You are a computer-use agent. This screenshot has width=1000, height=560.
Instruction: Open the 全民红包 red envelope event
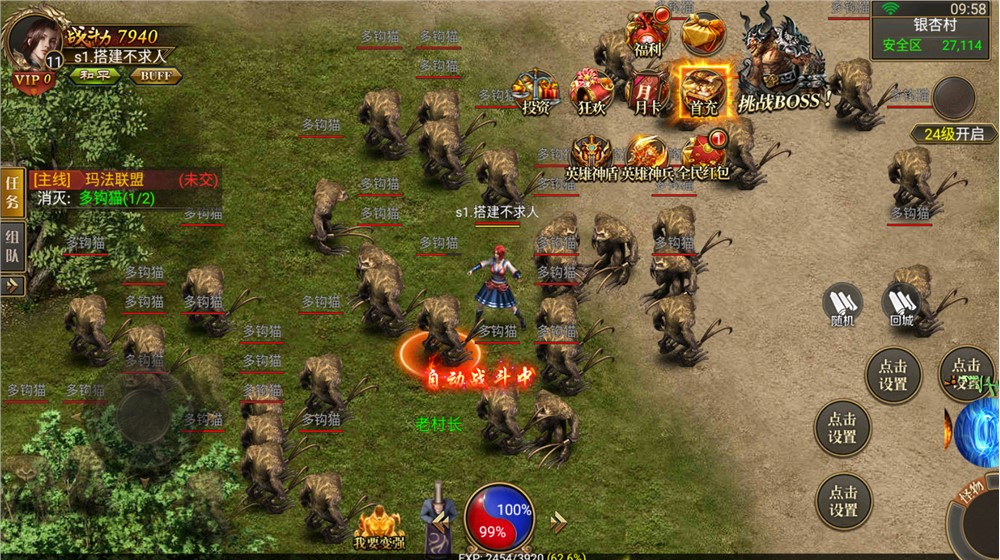(x=703, y=156)
